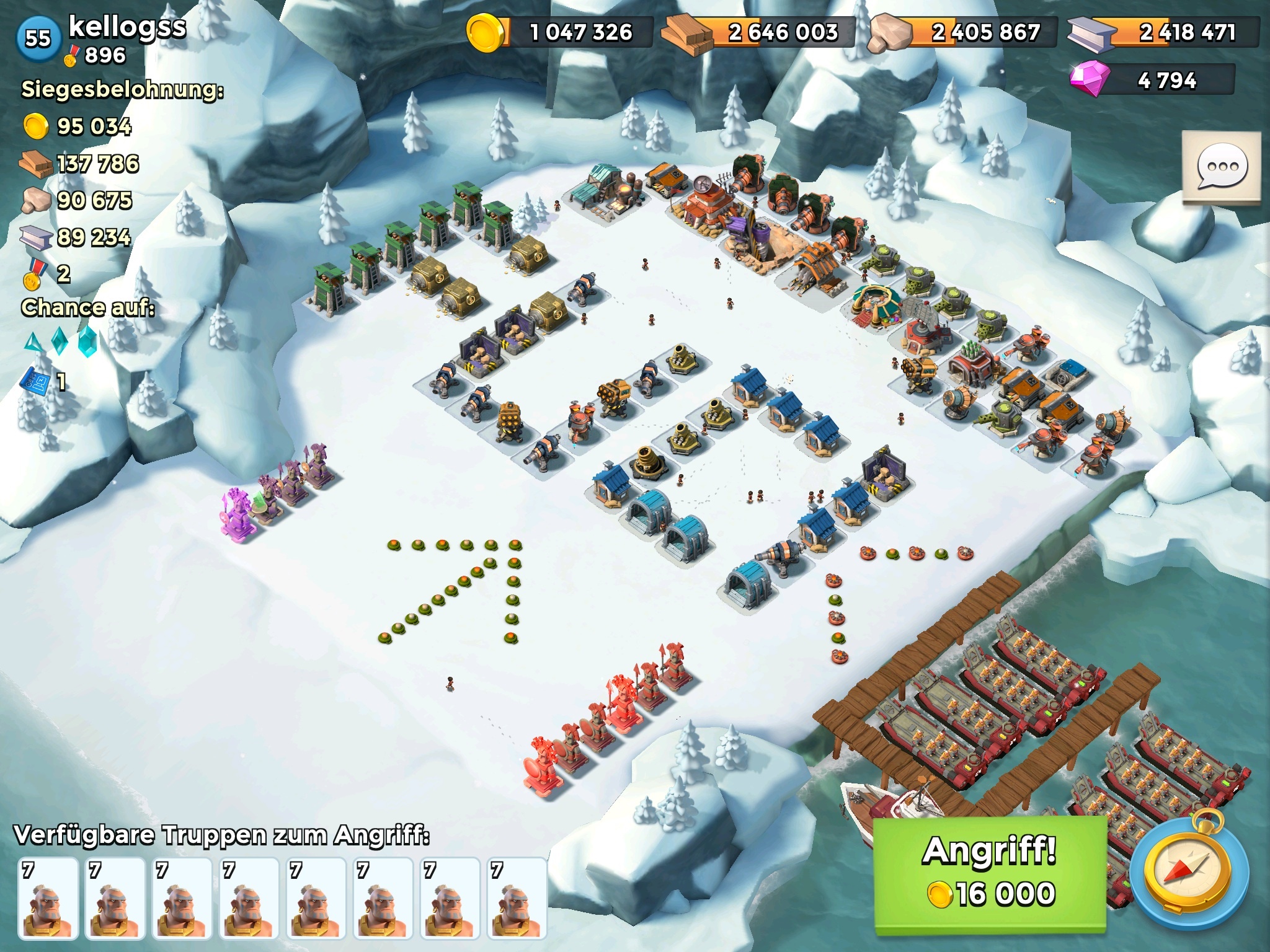Tap the wood resource bar
The image size is (1270, 952).
pos(759,32)
